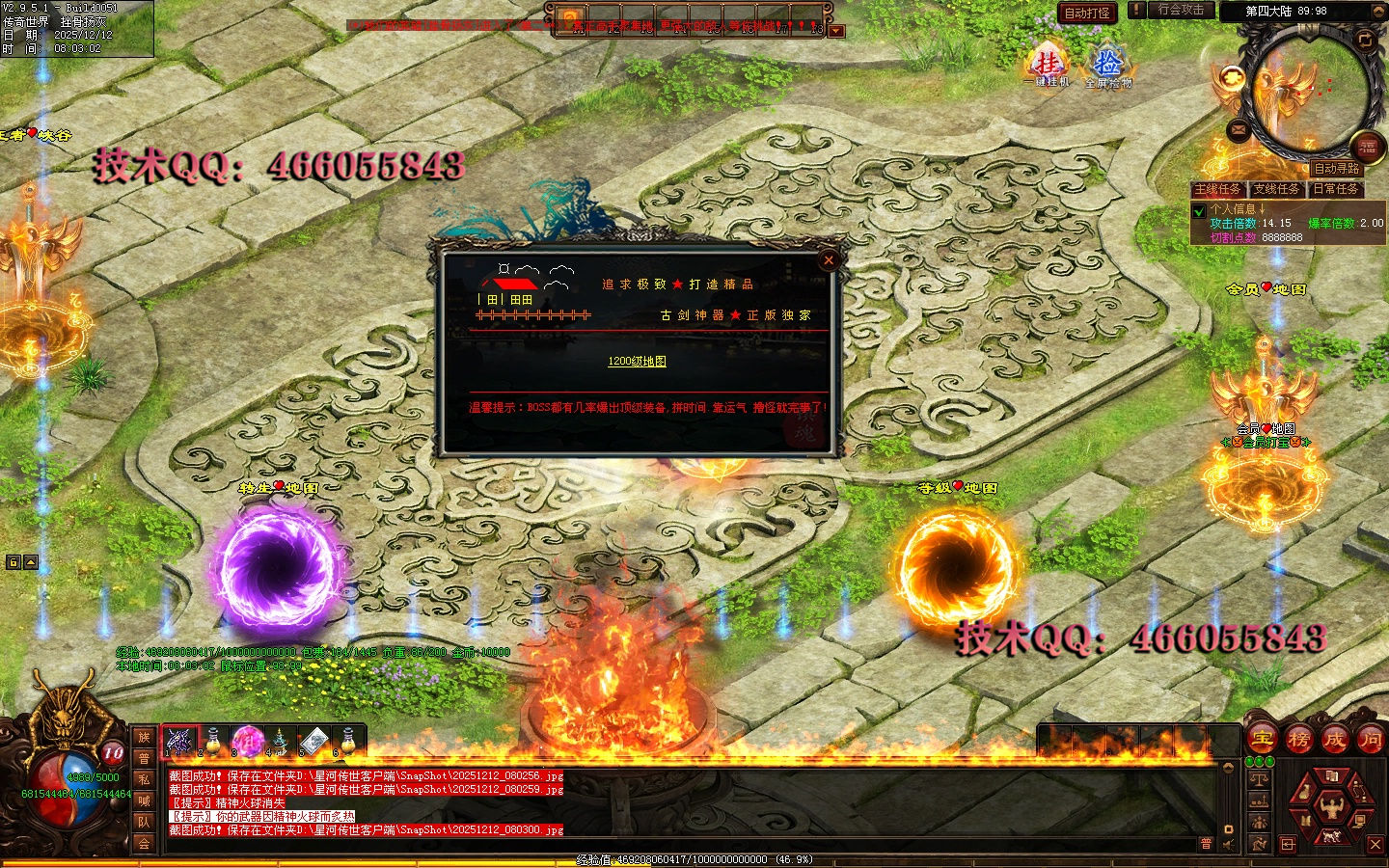Viewport: 1389px width, 868px height.
Task: Close the map teleport dialog
Action: pyautogui.click(x=828, y=259)
